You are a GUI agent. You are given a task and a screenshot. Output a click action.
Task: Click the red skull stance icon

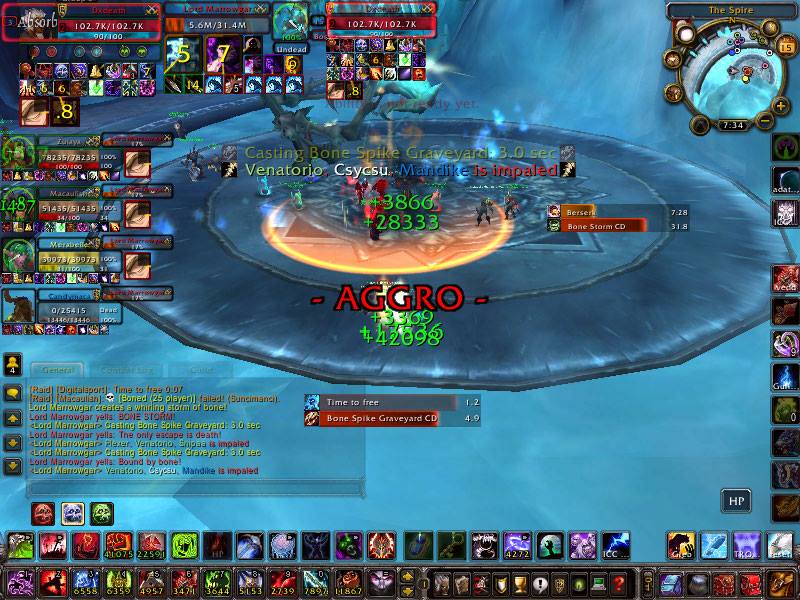tap(43, 514)
